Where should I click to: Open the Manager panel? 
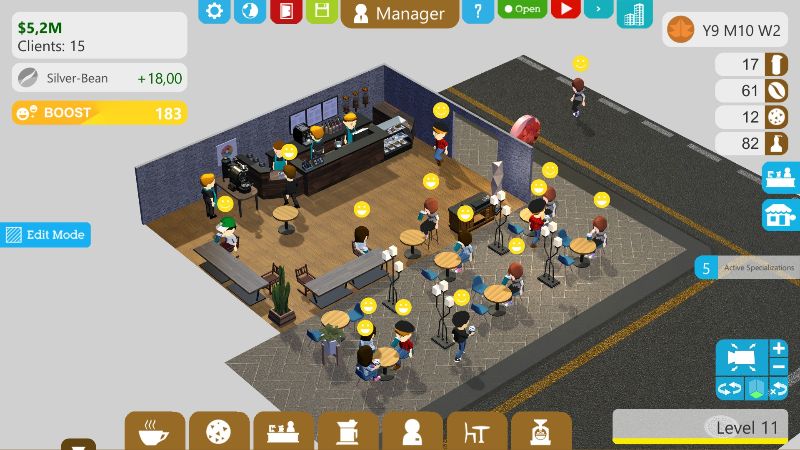tap(400, 13)
